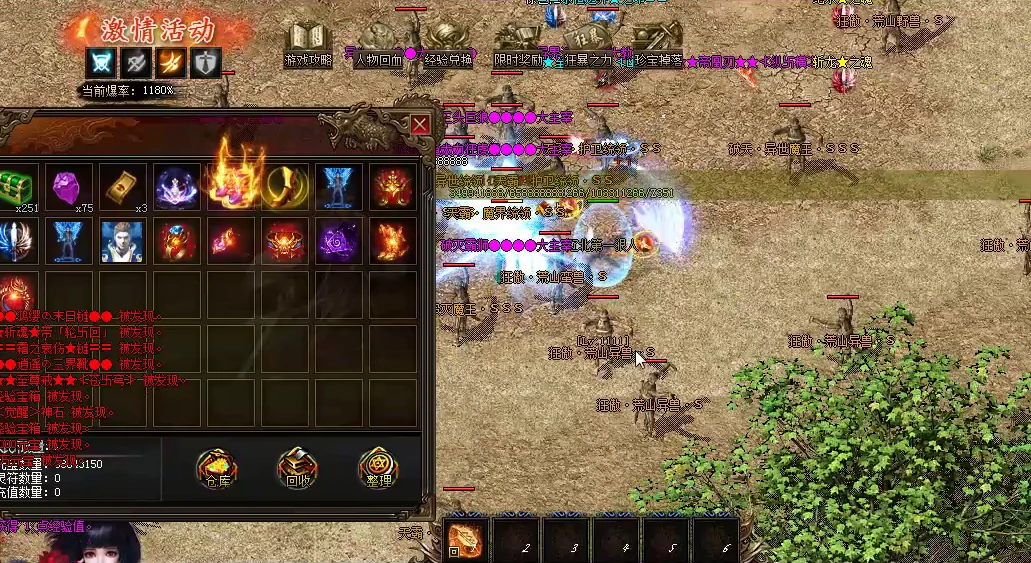The height and width of the screenshot is (563, 1031).
Task: Open the 游戏攻略 game guide
Action: 307,45
